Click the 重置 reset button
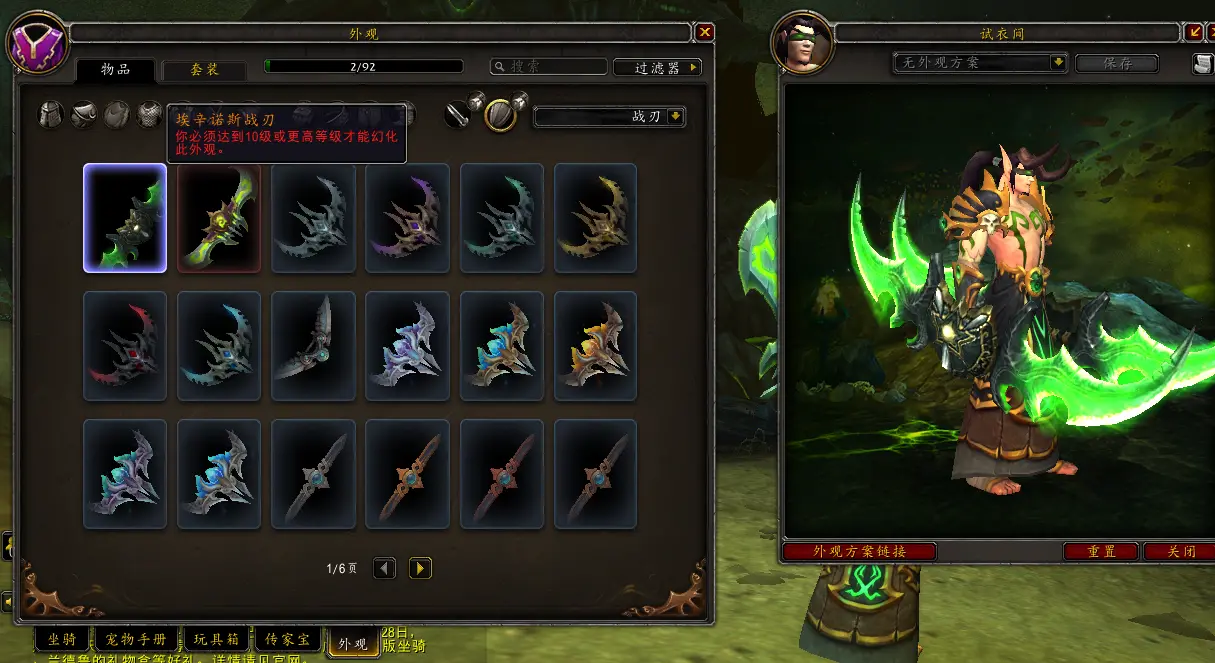 coord(1100,552)
